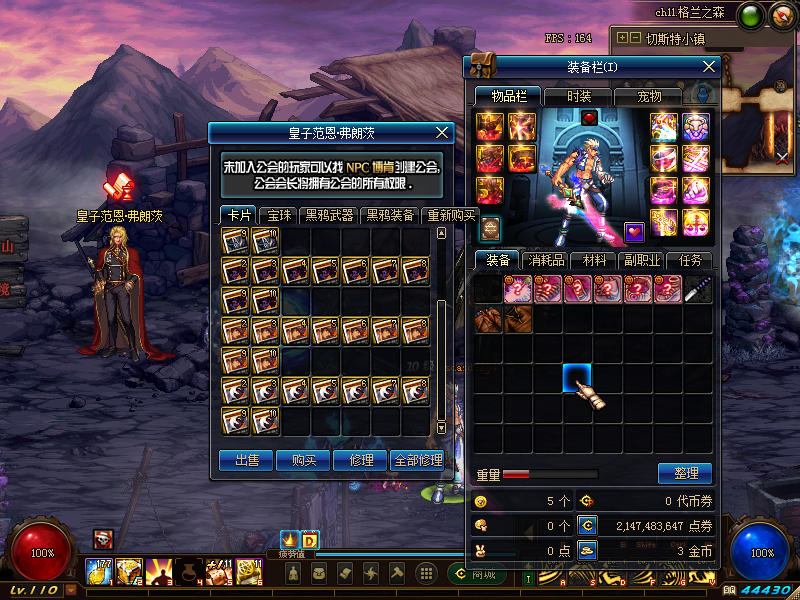The width and height of the screenshot is (800, 600).
Task: Open the 商城 shop button on bottom bar
Action: coord(478,574)
